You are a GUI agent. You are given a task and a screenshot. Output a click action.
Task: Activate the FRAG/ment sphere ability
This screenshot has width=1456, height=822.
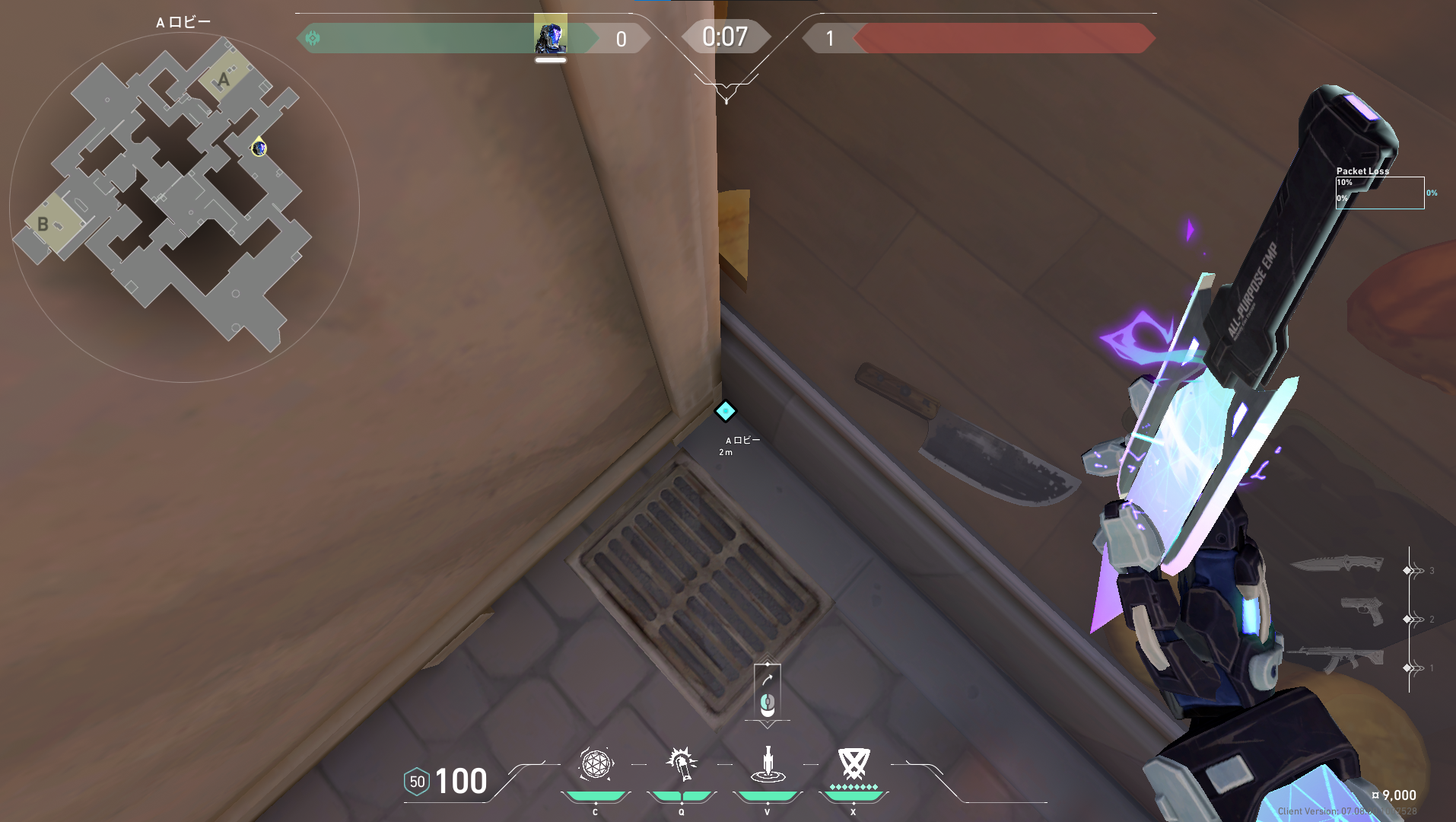596,764
